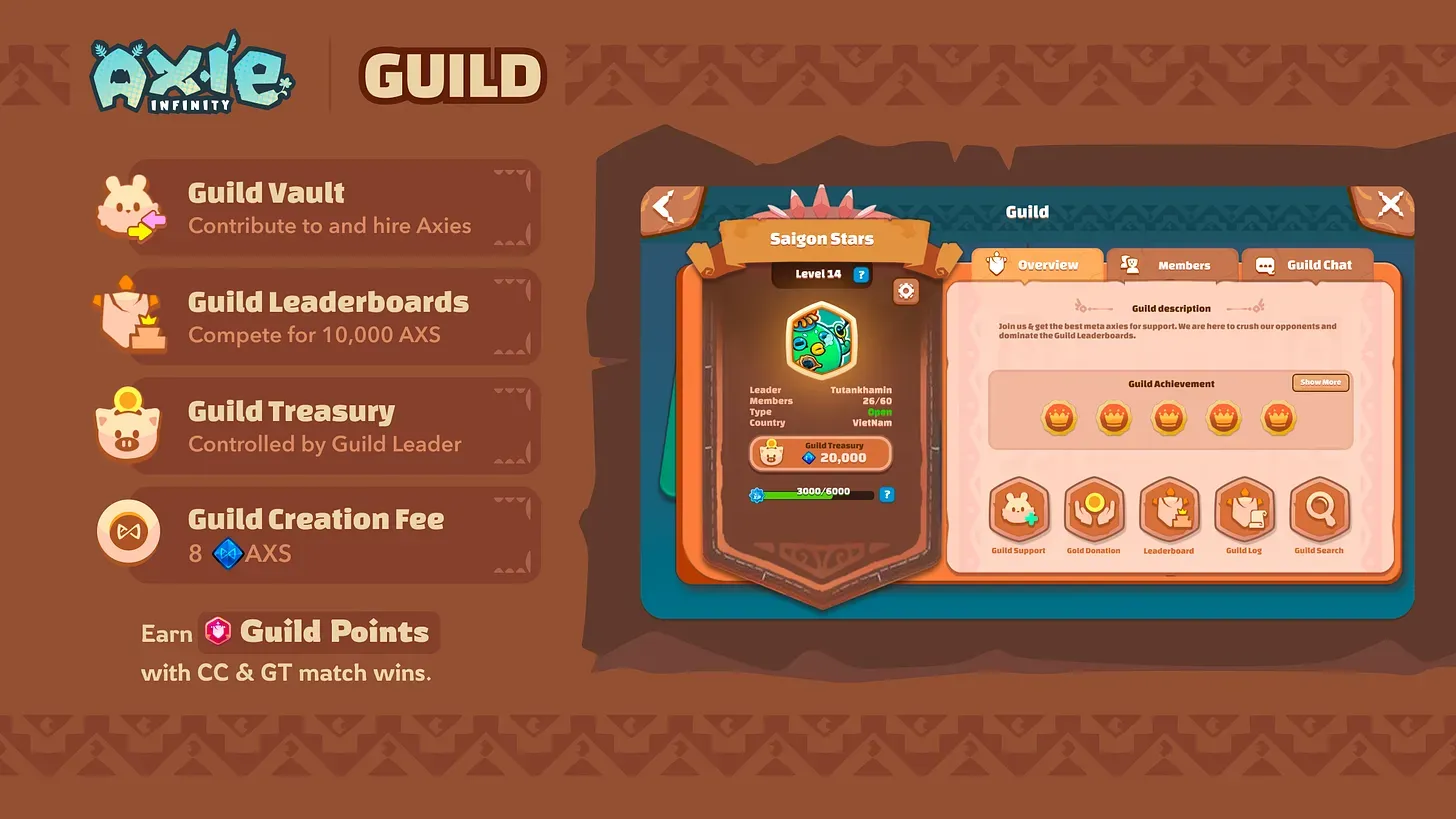
Task: Open guild settings via gear icon
Action: (x=905, y=290)
